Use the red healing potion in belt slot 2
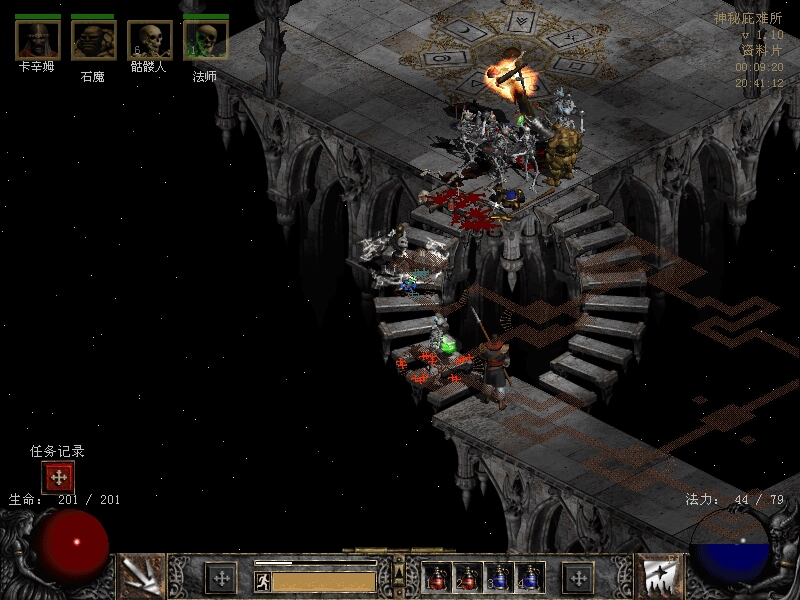 [x=468, y=578]
